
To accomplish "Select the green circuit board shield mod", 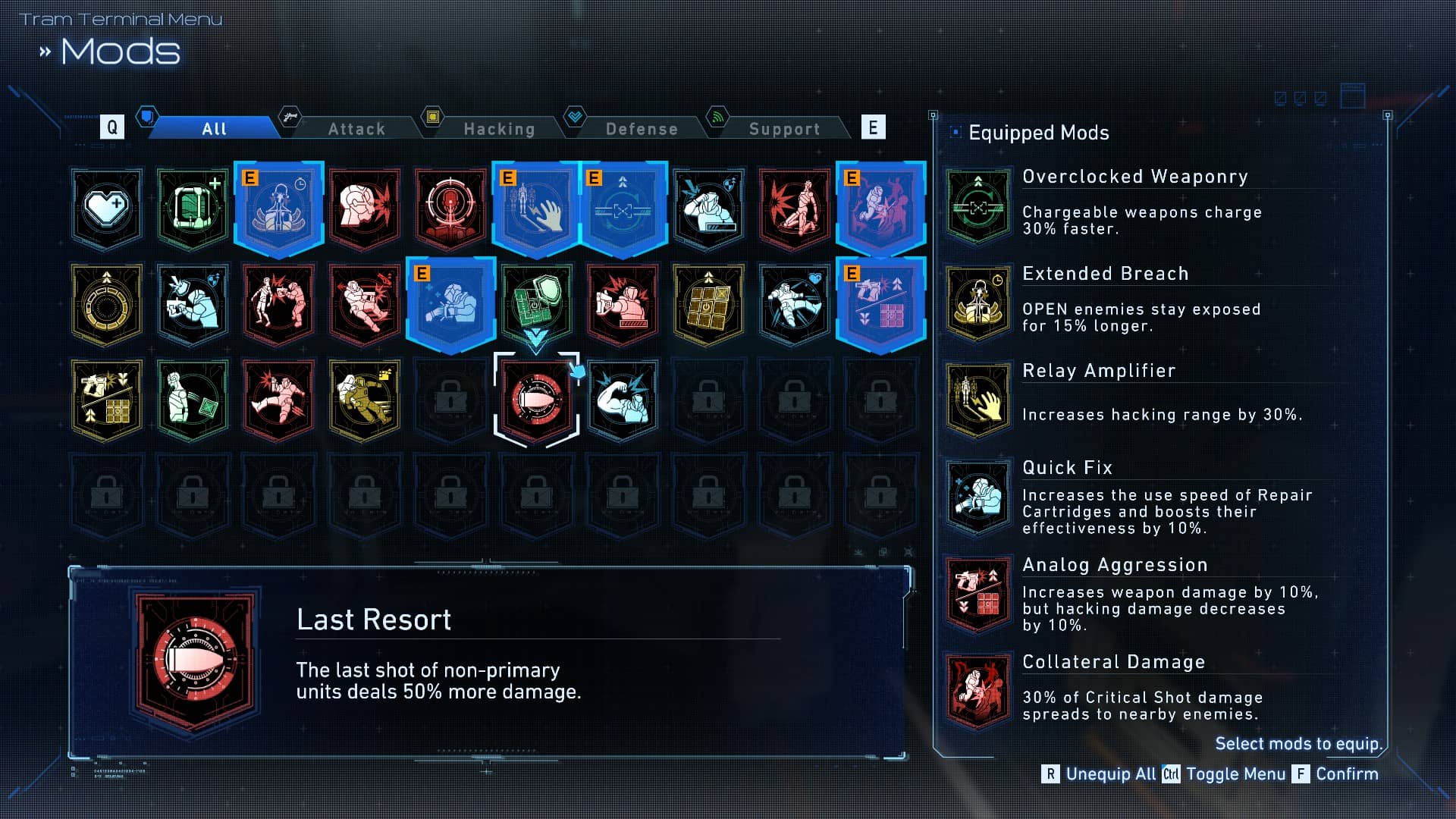I will pyautogui.click(x=536, y=303).
